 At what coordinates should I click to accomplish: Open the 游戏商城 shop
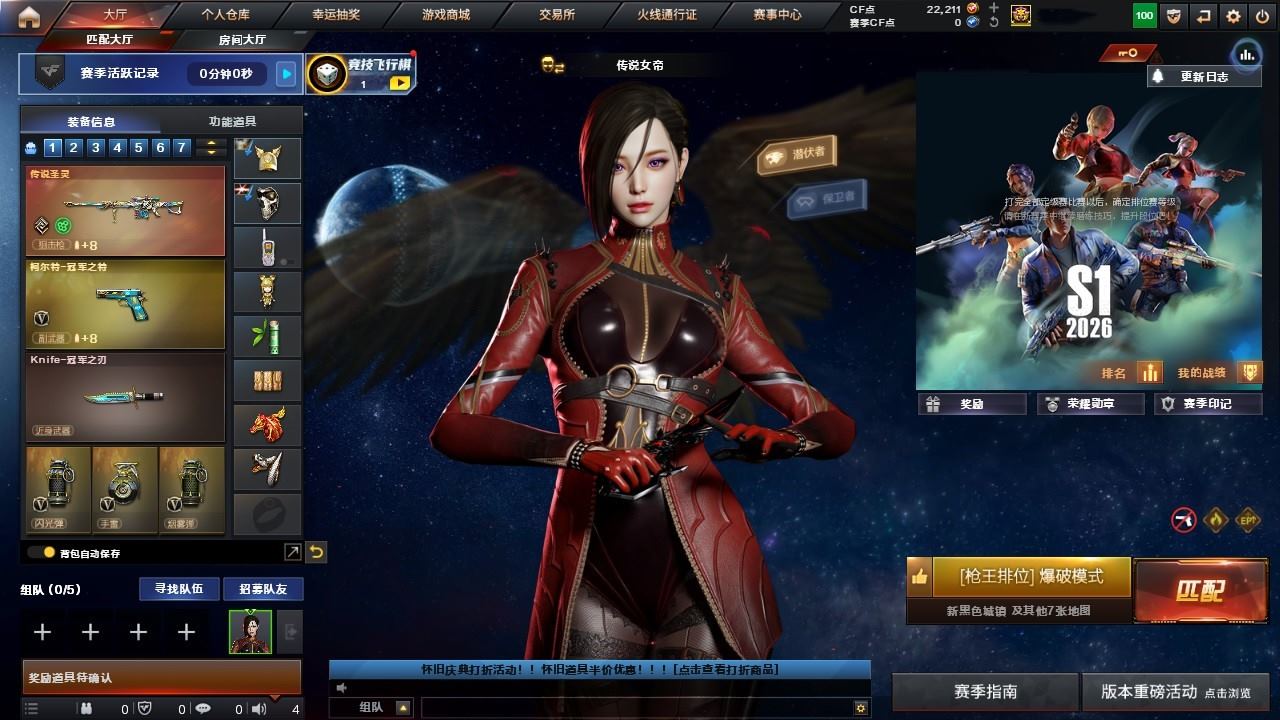pyautogui.click(x=445, y=15)
